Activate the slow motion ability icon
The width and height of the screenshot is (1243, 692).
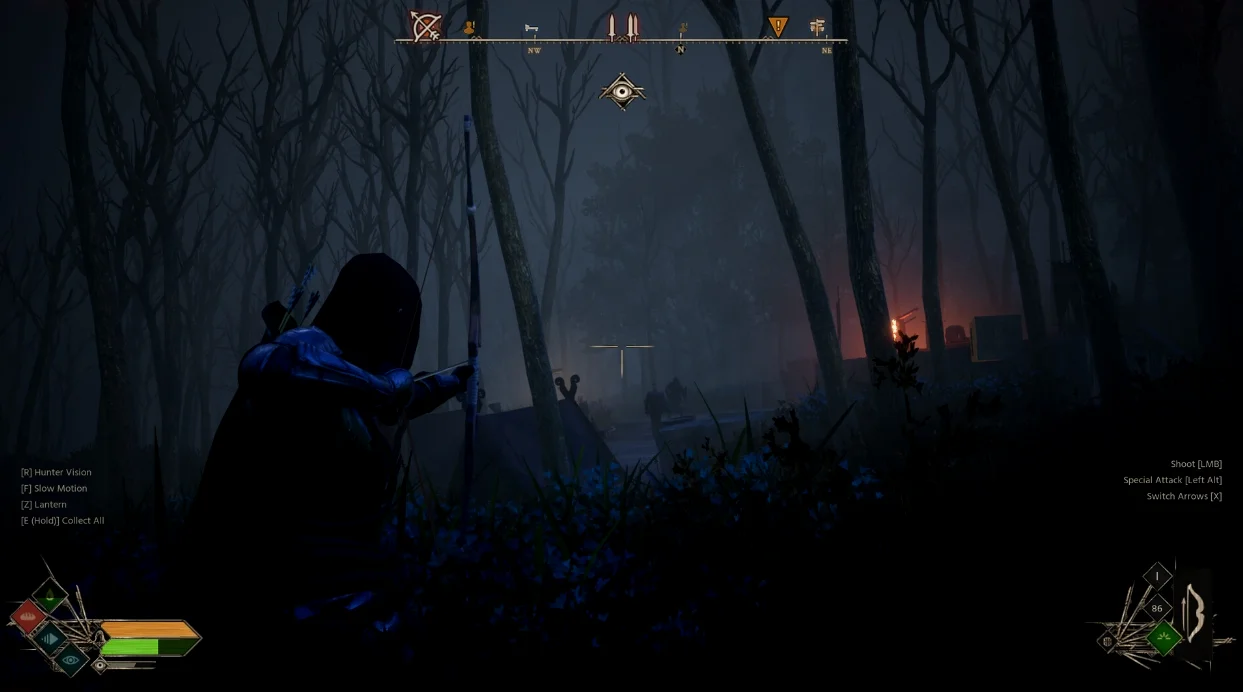click(x=49, y=638)
